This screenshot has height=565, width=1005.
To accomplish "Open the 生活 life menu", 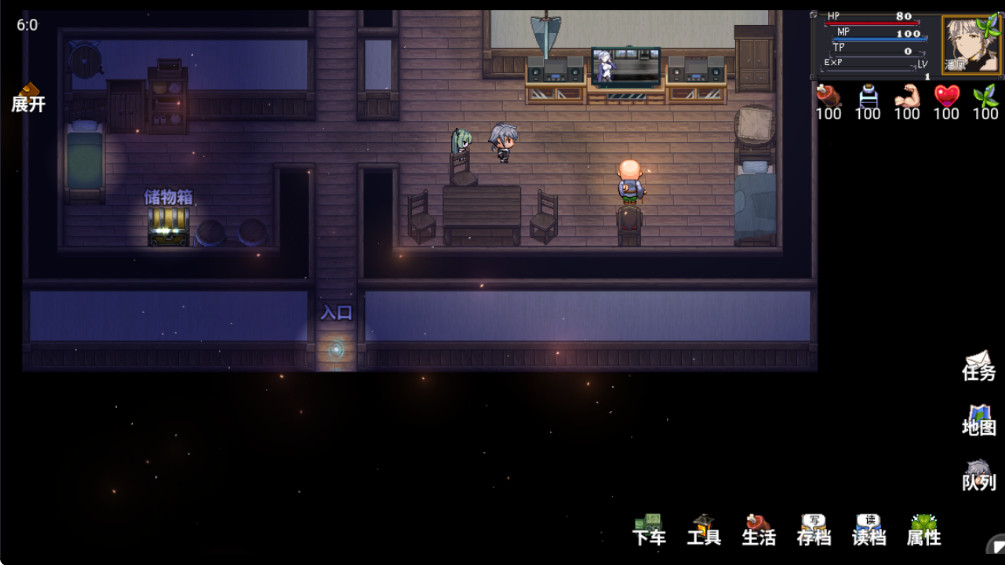I will (759, 530).
